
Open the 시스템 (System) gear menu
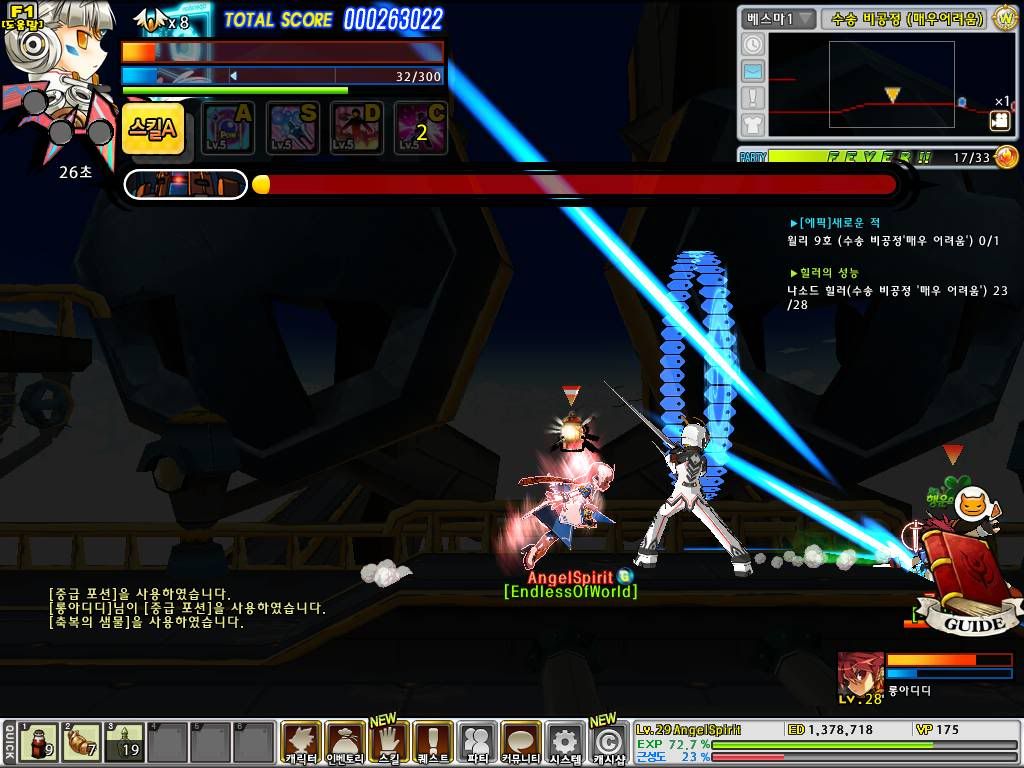565,742
